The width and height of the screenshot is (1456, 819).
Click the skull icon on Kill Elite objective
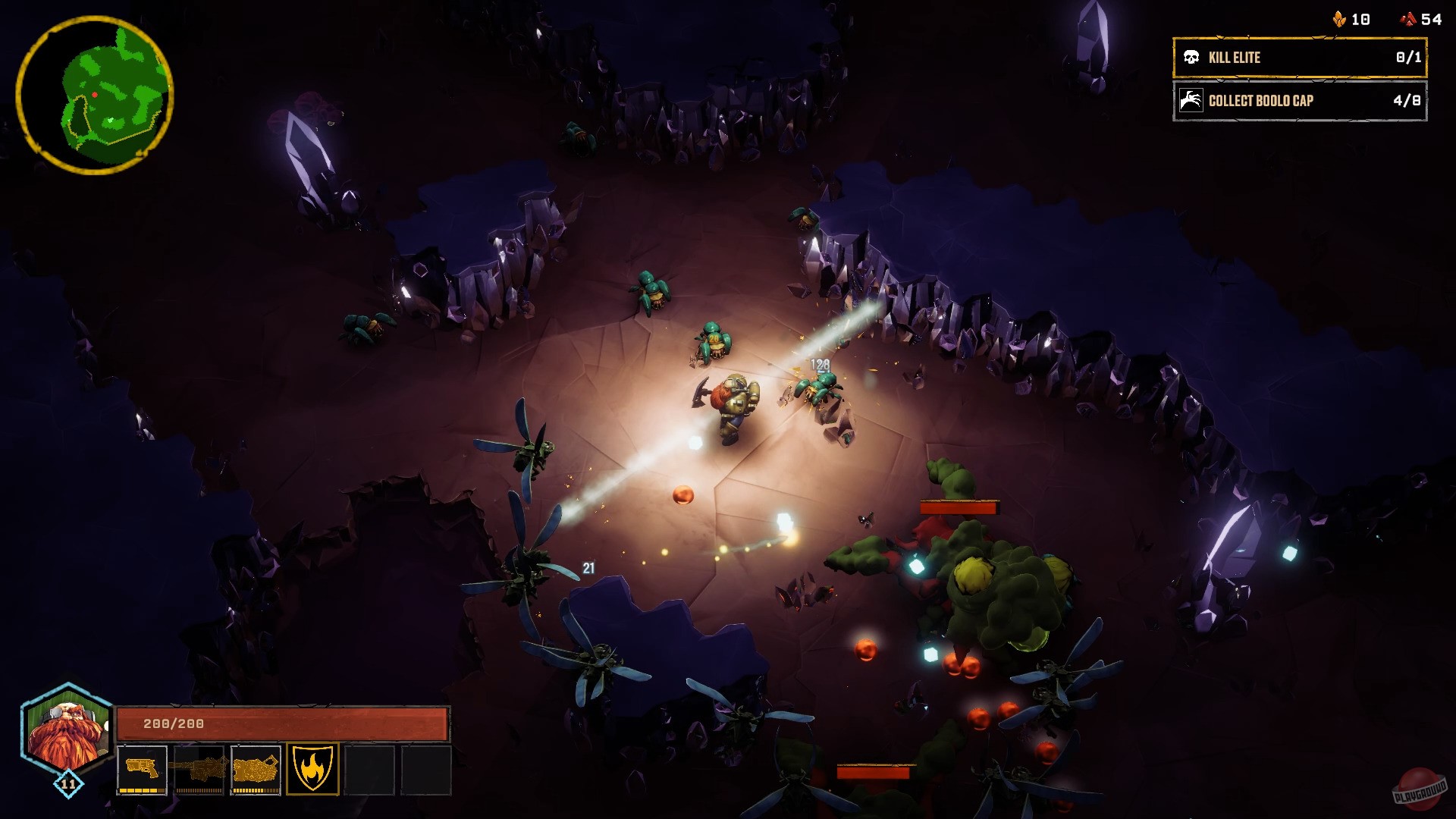(x=1192, y=58)
